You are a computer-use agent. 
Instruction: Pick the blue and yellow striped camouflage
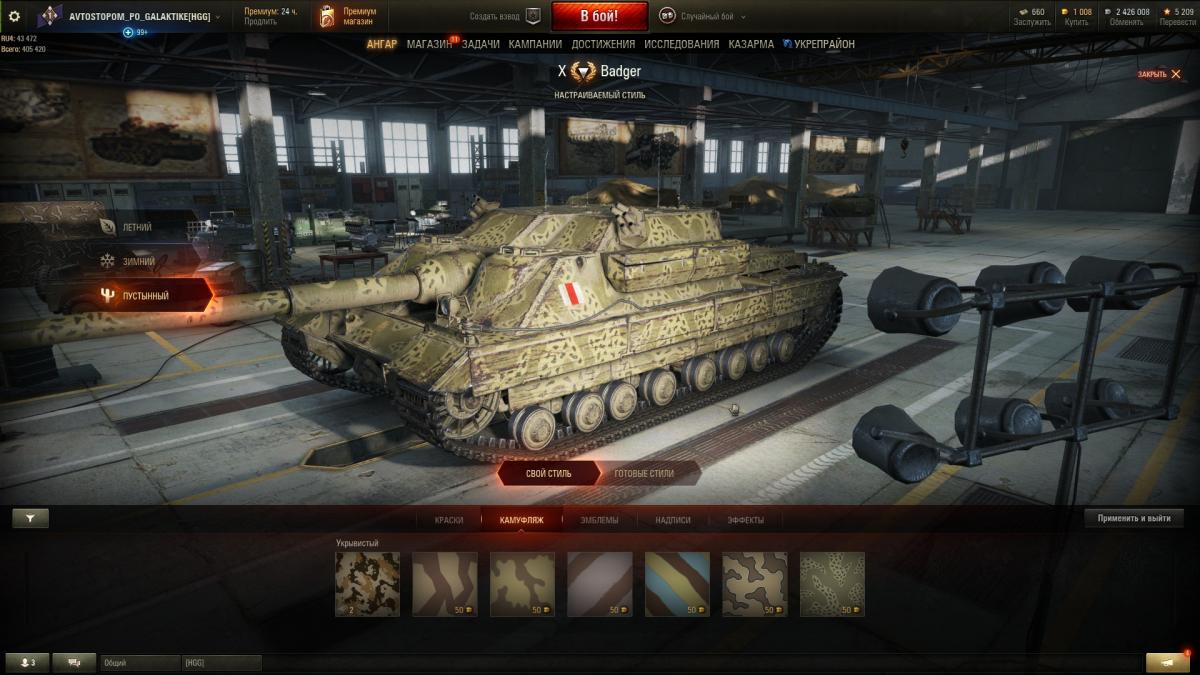tap(677, 583)
